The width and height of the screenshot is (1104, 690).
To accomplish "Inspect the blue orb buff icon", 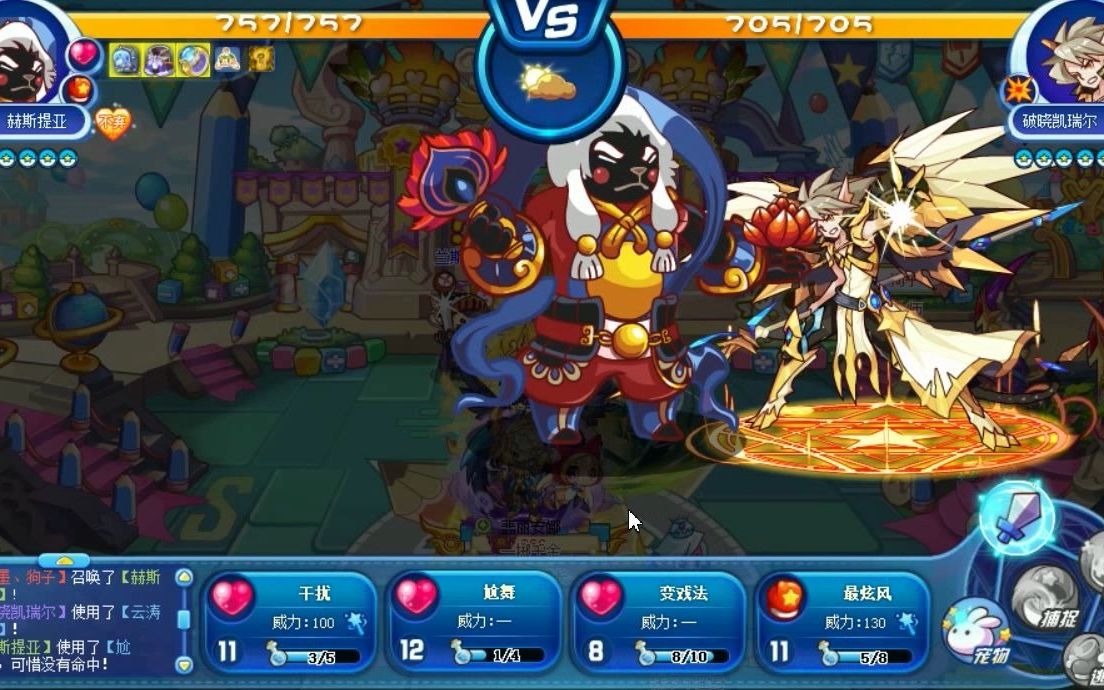I will pyautogui.click(x=193, y=60).
